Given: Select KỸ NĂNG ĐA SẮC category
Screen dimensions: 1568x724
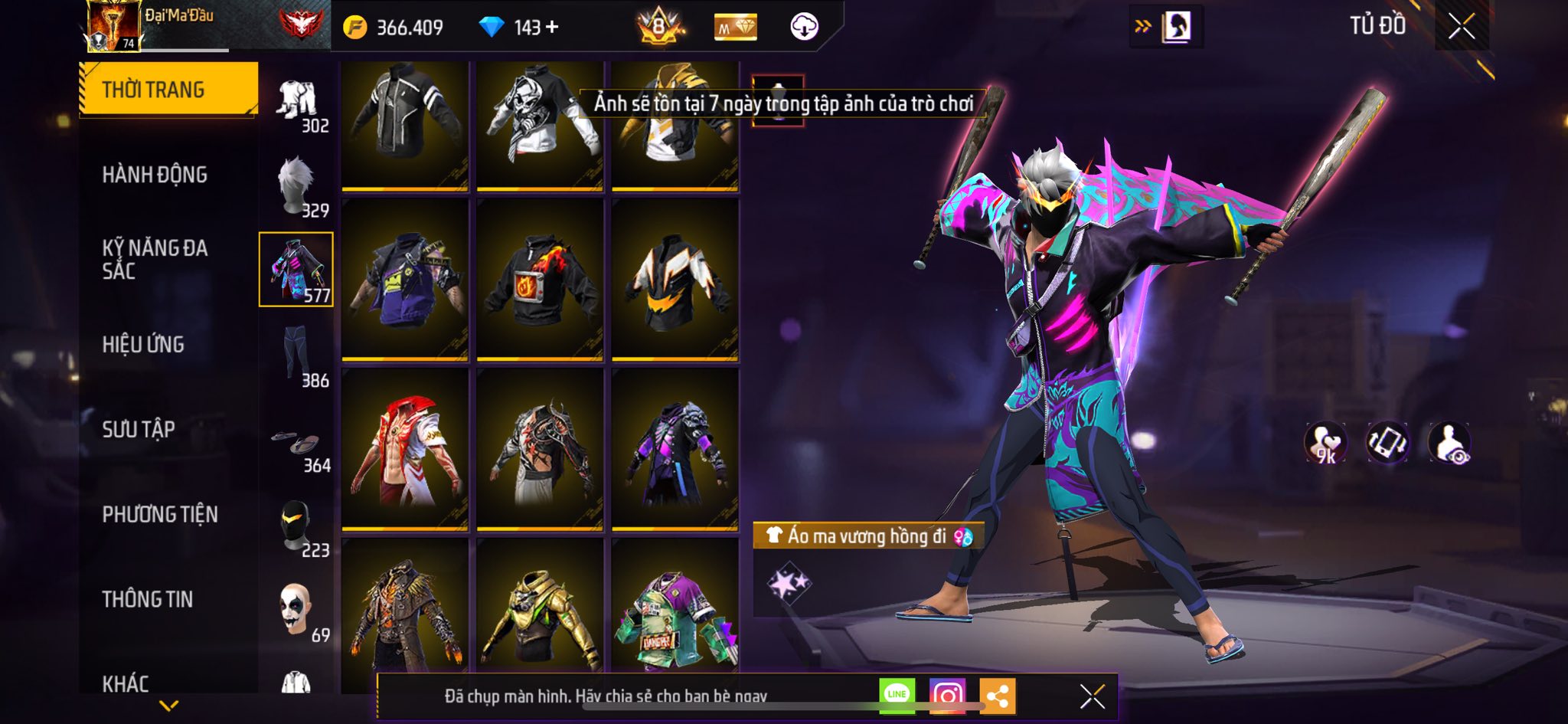Looking at the screenshot, I should pos(155,259).
